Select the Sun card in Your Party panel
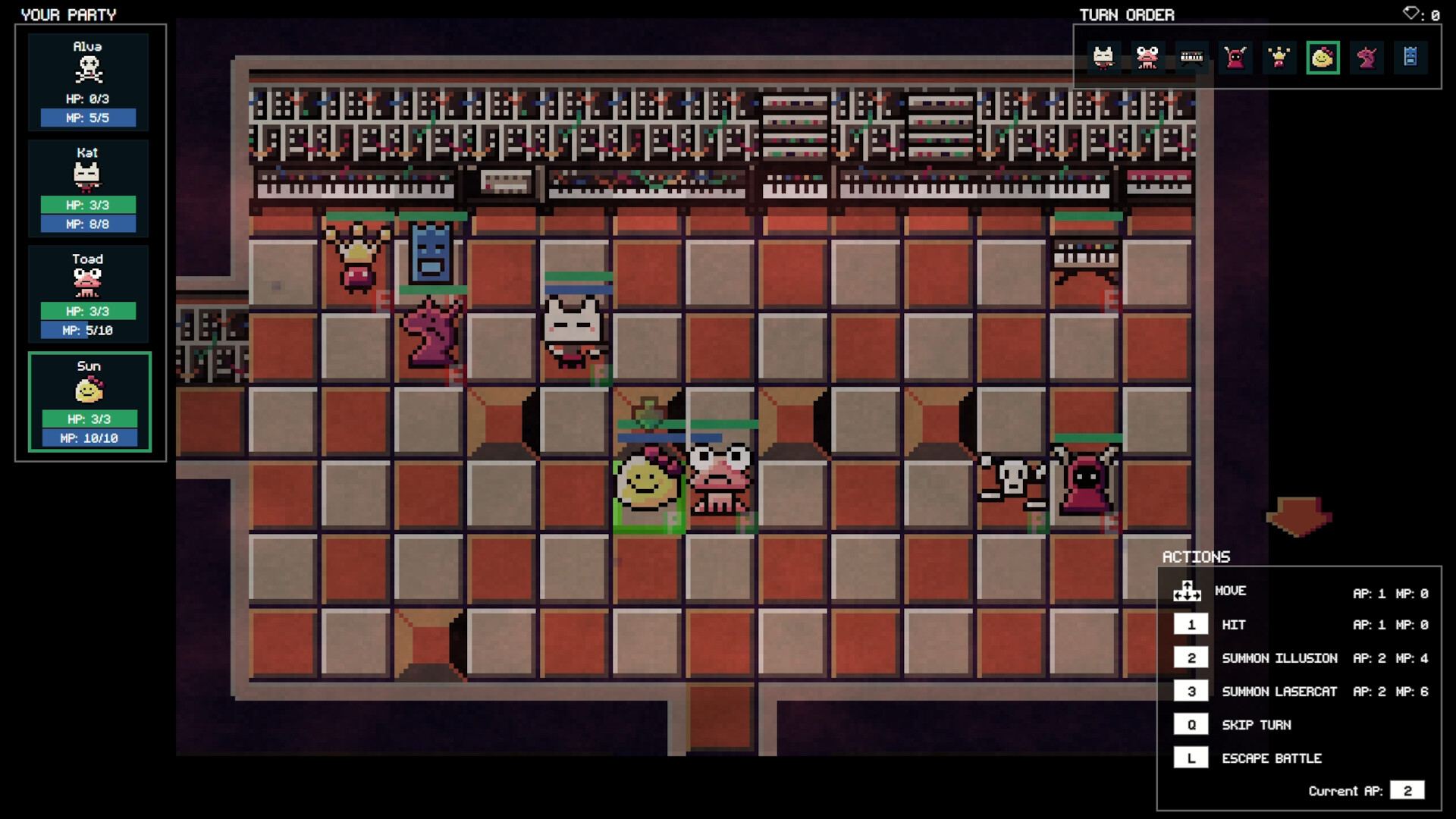This screenshot has height=819, width=1456. pyautogui.click(x=89, y=402)
